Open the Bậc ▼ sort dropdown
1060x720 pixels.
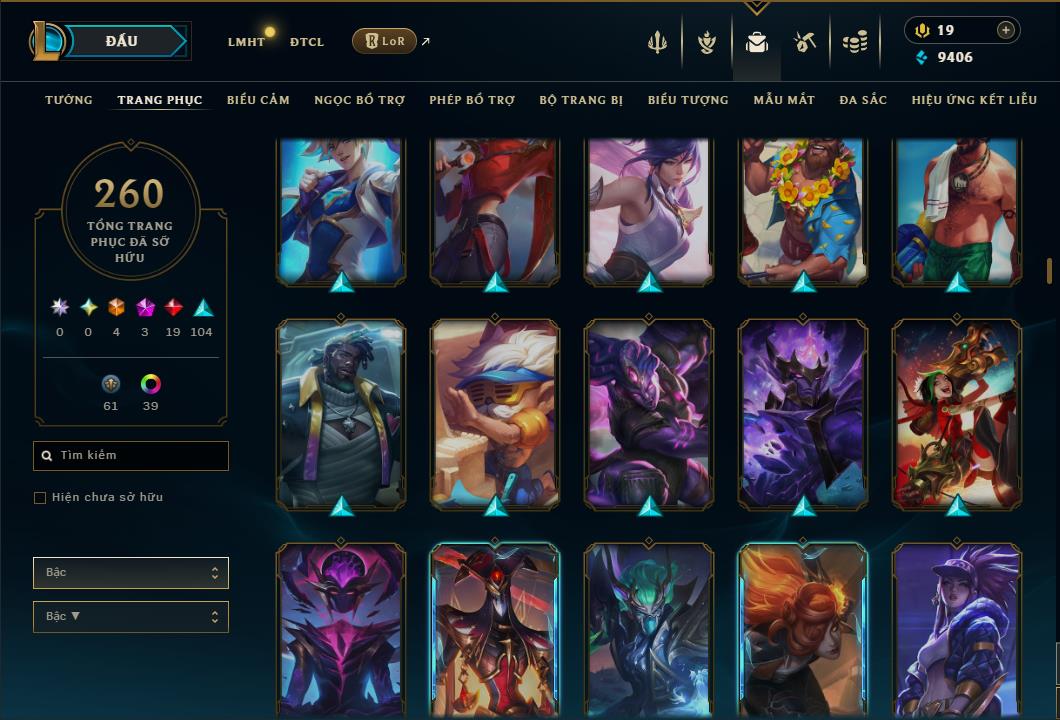(131, 617)
